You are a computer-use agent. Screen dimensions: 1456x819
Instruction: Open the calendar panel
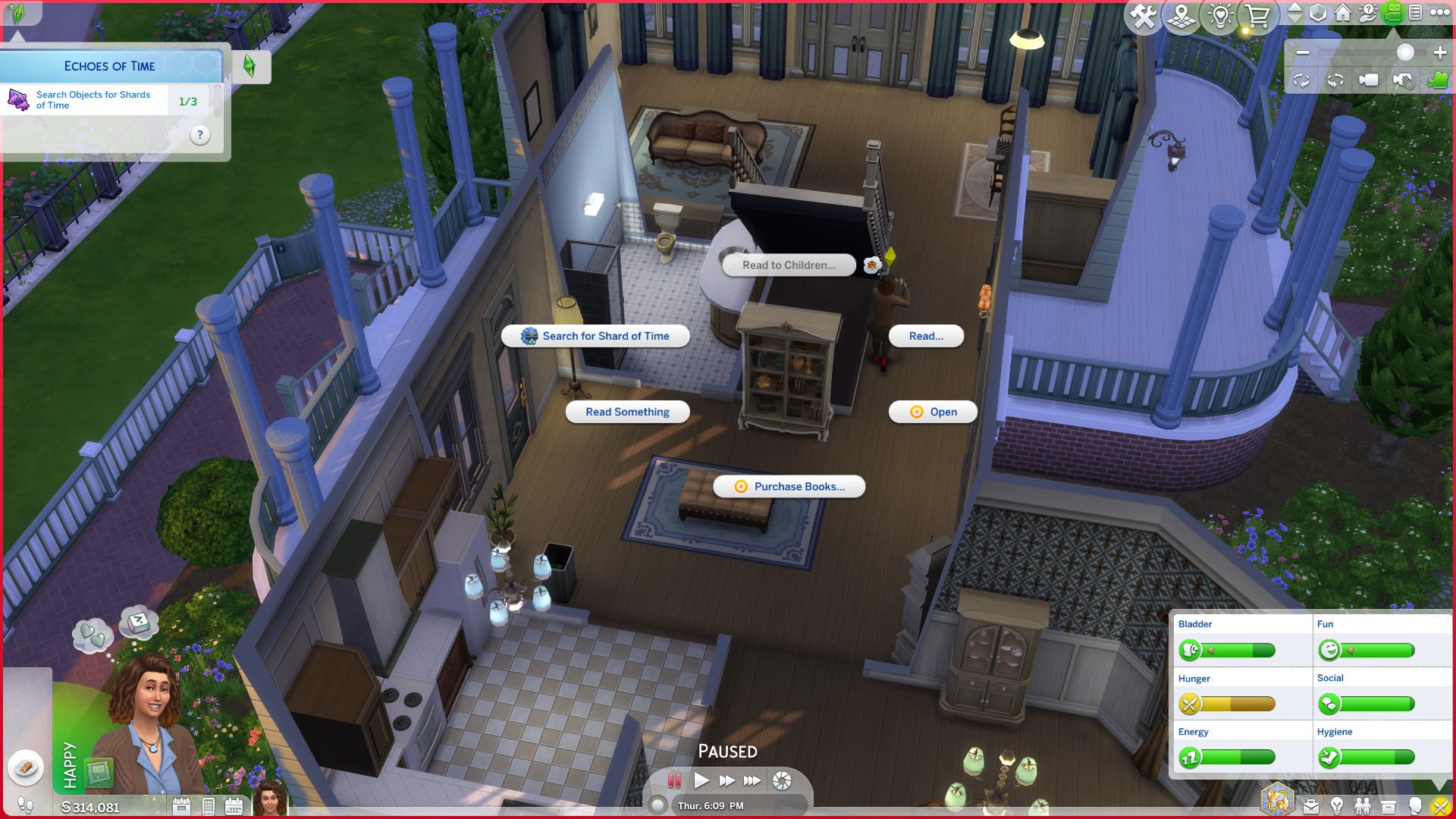tap(234, 805)
